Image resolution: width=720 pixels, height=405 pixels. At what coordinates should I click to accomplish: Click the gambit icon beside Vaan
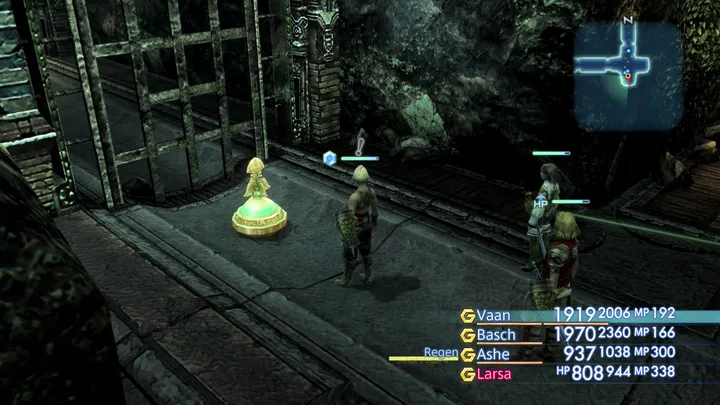tap(467, 315)
